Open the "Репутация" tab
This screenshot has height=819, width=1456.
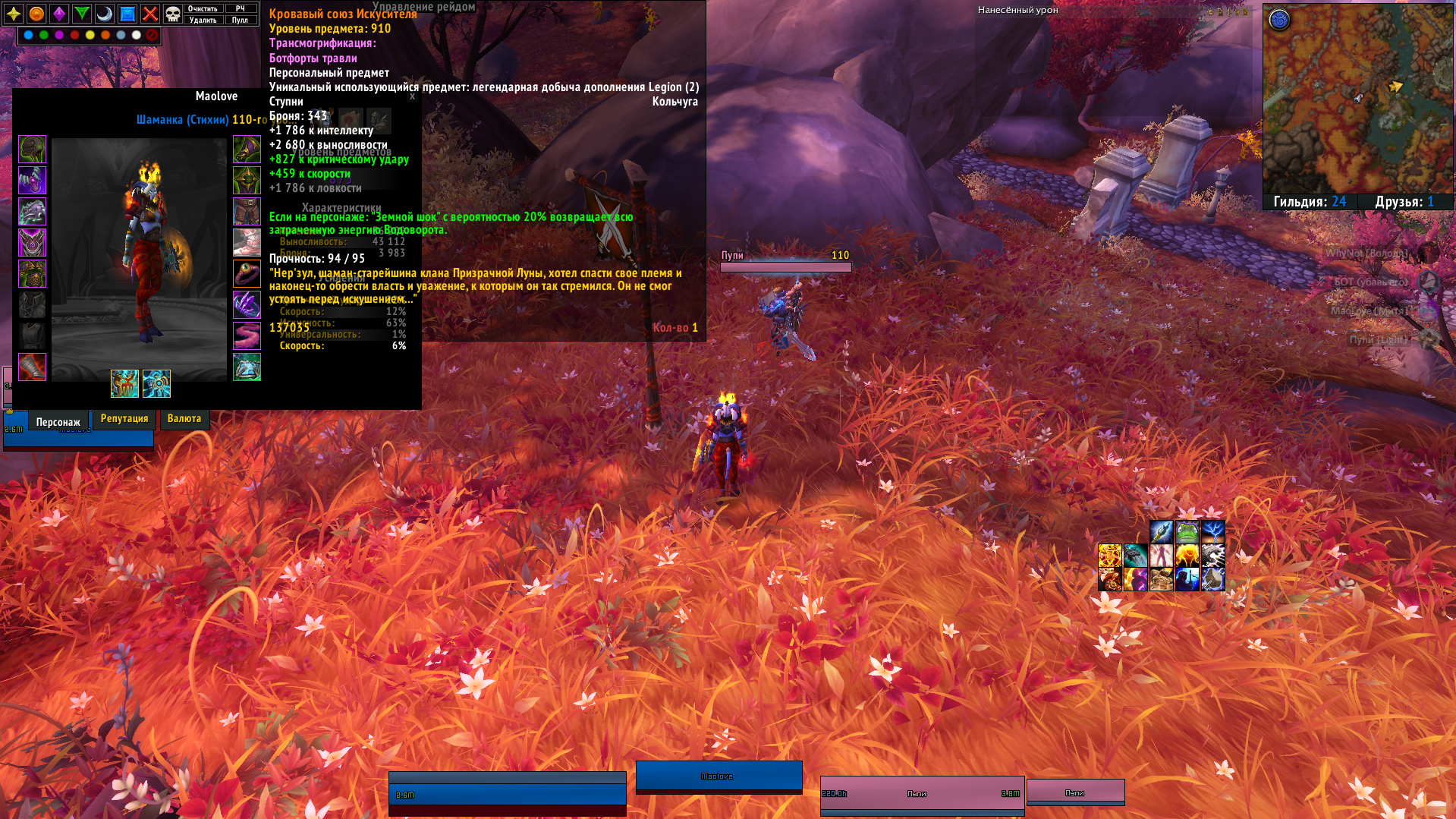pos(124,419)
